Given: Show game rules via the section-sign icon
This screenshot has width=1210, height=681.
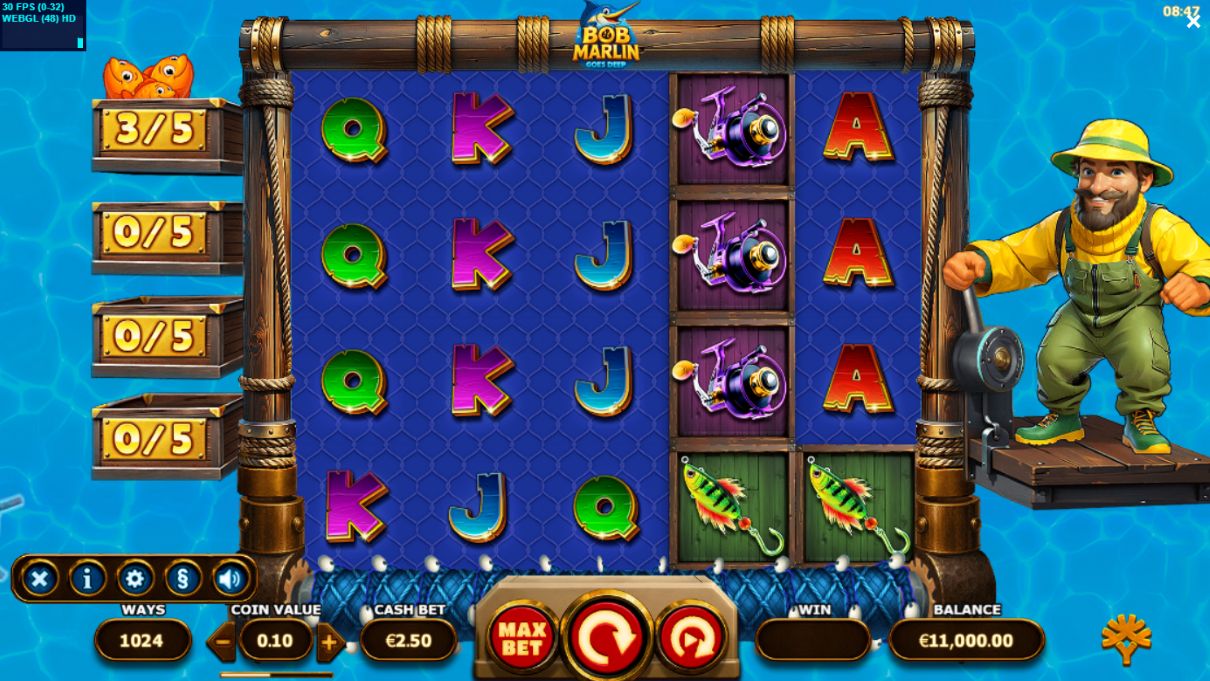Looking at the screenshot, I should tap(183, 578).
